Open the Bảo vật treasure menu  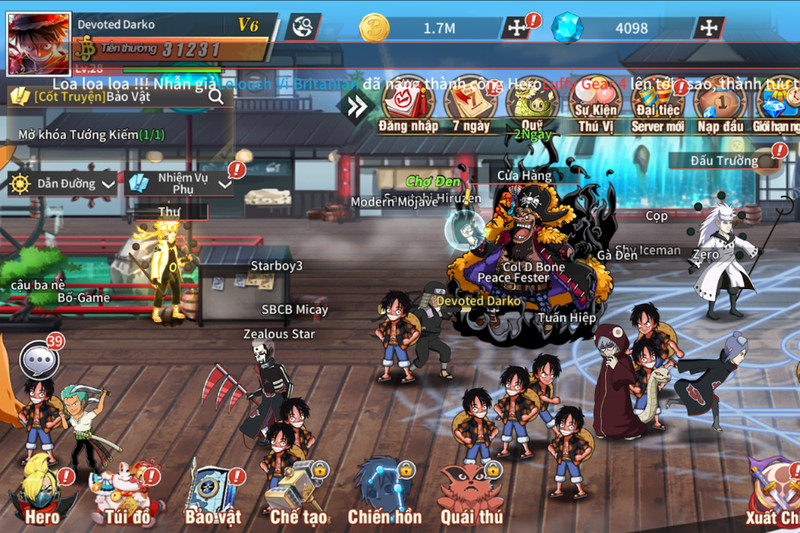pyautogui.click(x=212, y=492)
